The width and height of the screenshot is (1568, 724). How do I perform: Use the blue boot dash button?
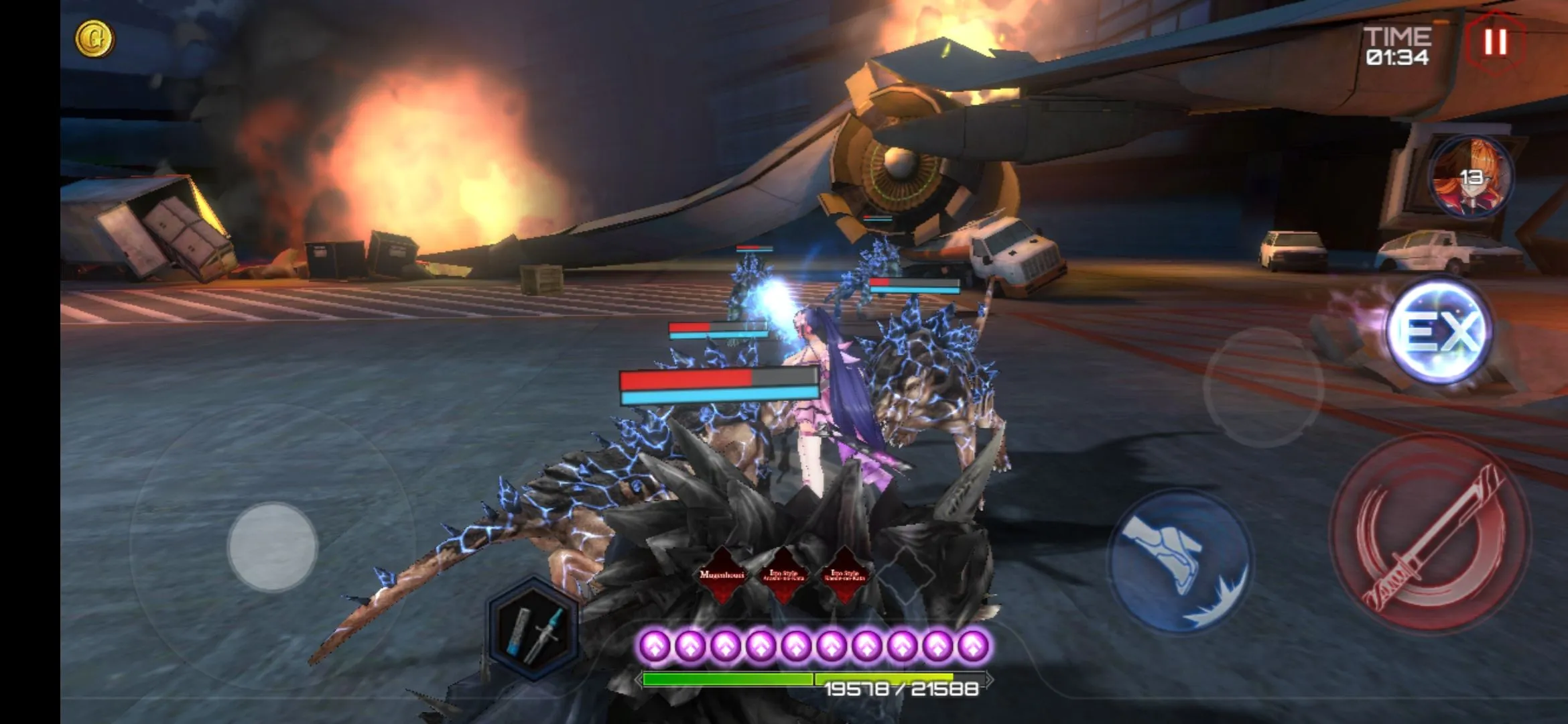pyautogui.click(x=1179, y=560)
